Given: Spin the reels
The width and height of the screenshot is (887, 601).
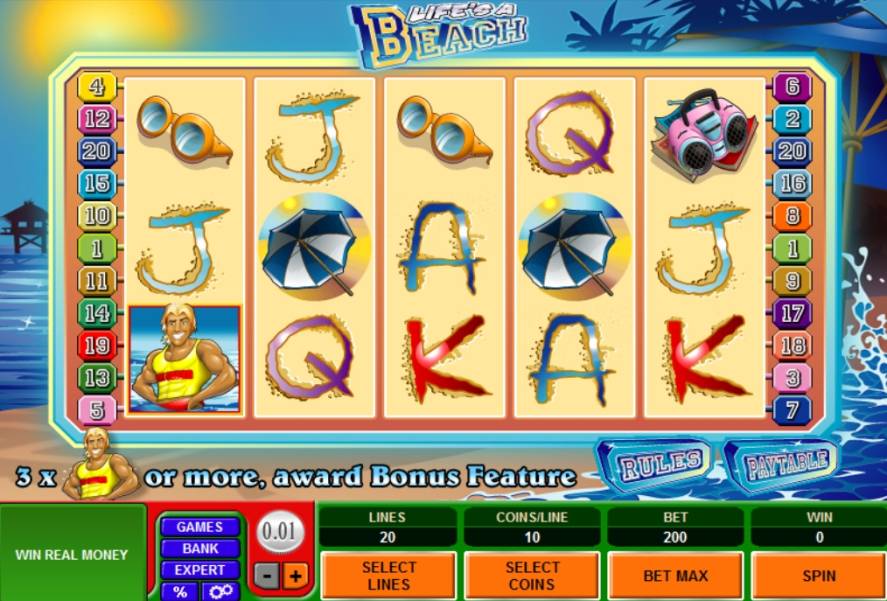Looking at the screenshot, I should click(x=819, y=575).
